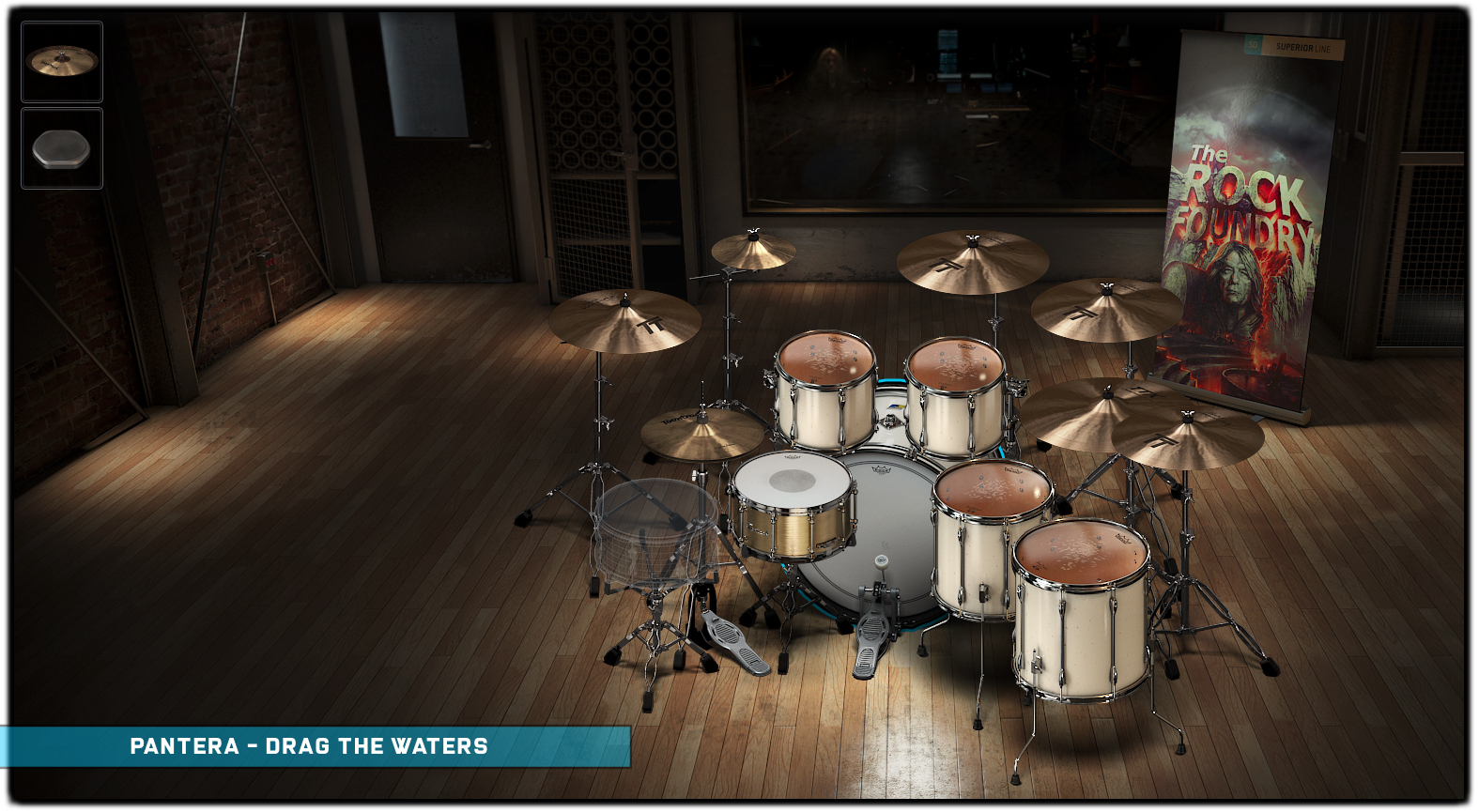Select the hi-hat cymbals

pyautogui.click(x=701, y=434)
